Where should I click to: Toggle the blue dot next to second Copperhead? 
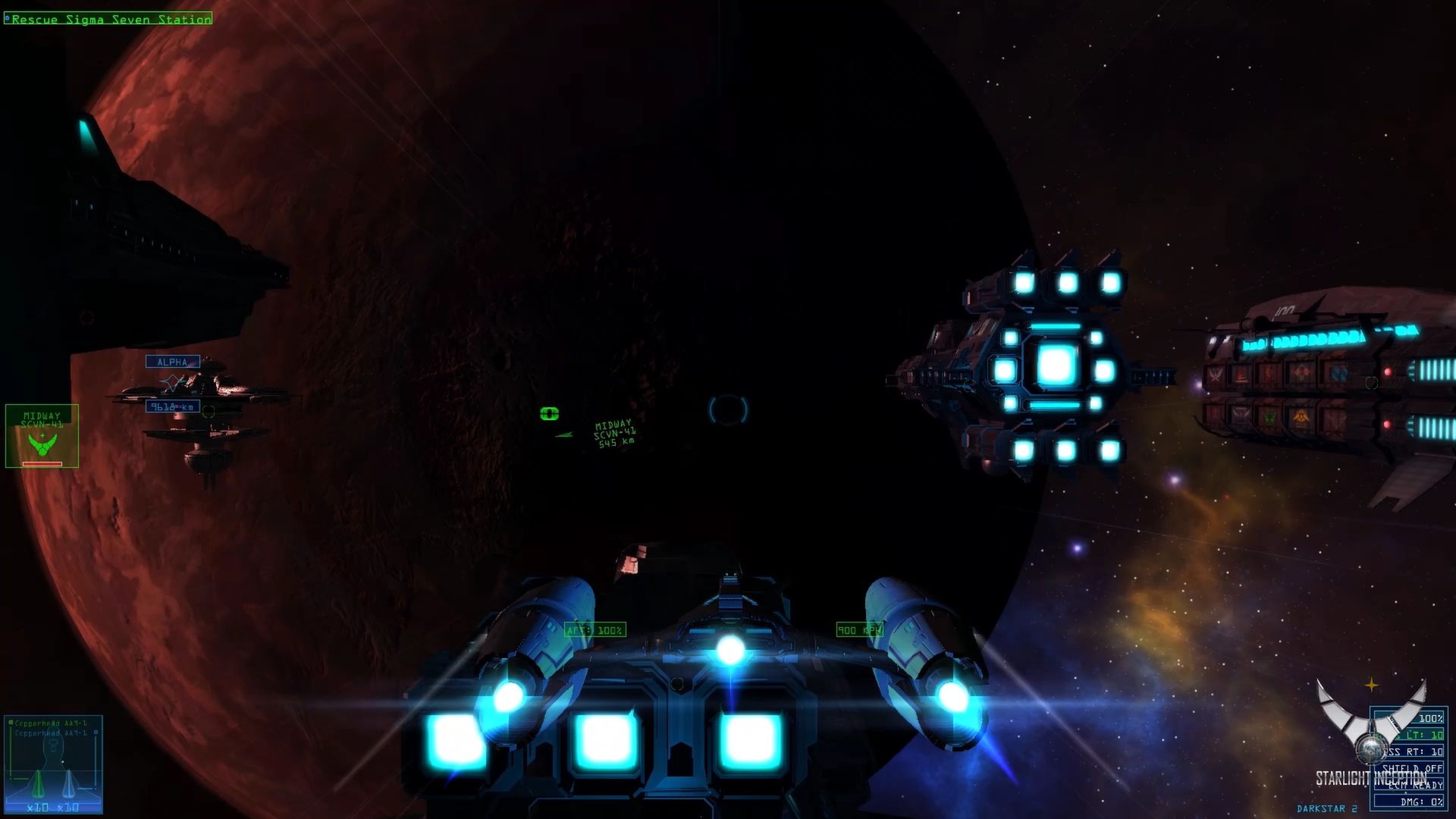point(96,733)
